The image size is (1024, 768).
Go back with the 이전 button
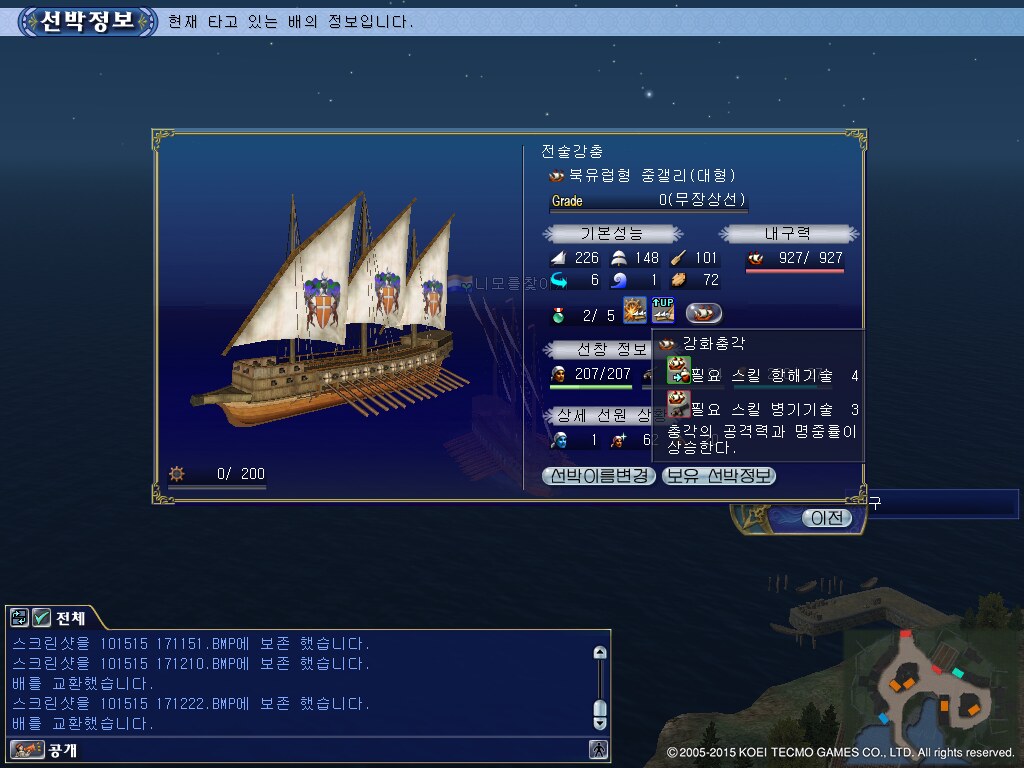pos(826,517)
